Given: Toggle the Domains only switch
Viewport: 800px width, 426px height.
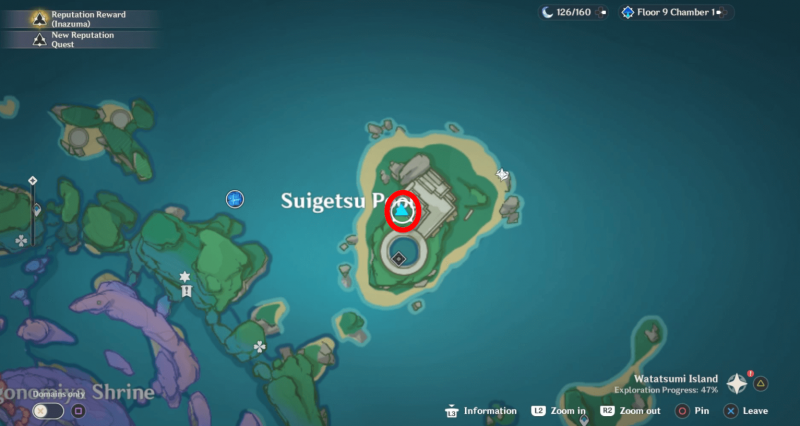Looking at the screenshot, I should coord(48,410).
